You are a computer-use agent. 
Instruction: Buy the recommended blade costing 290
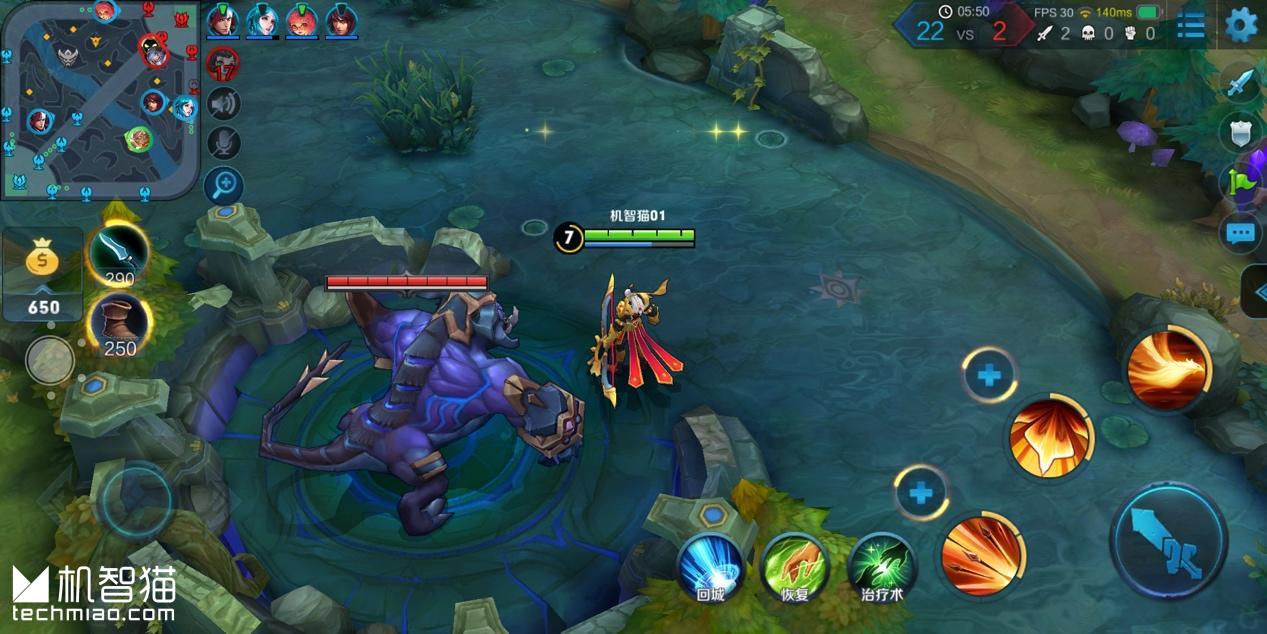click(x=119, y=254)
